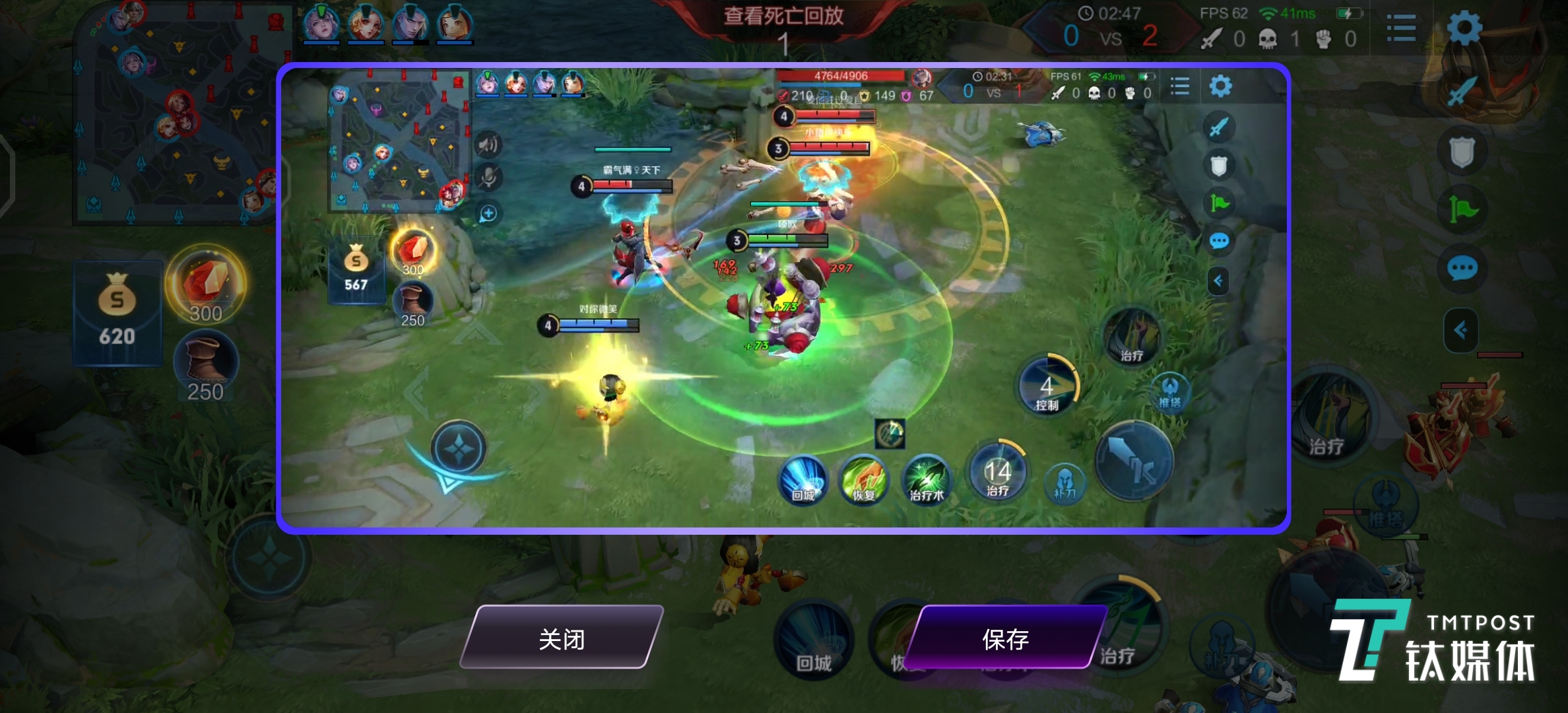Buy the 250 boots beside the 620 gold

point(205,366)
